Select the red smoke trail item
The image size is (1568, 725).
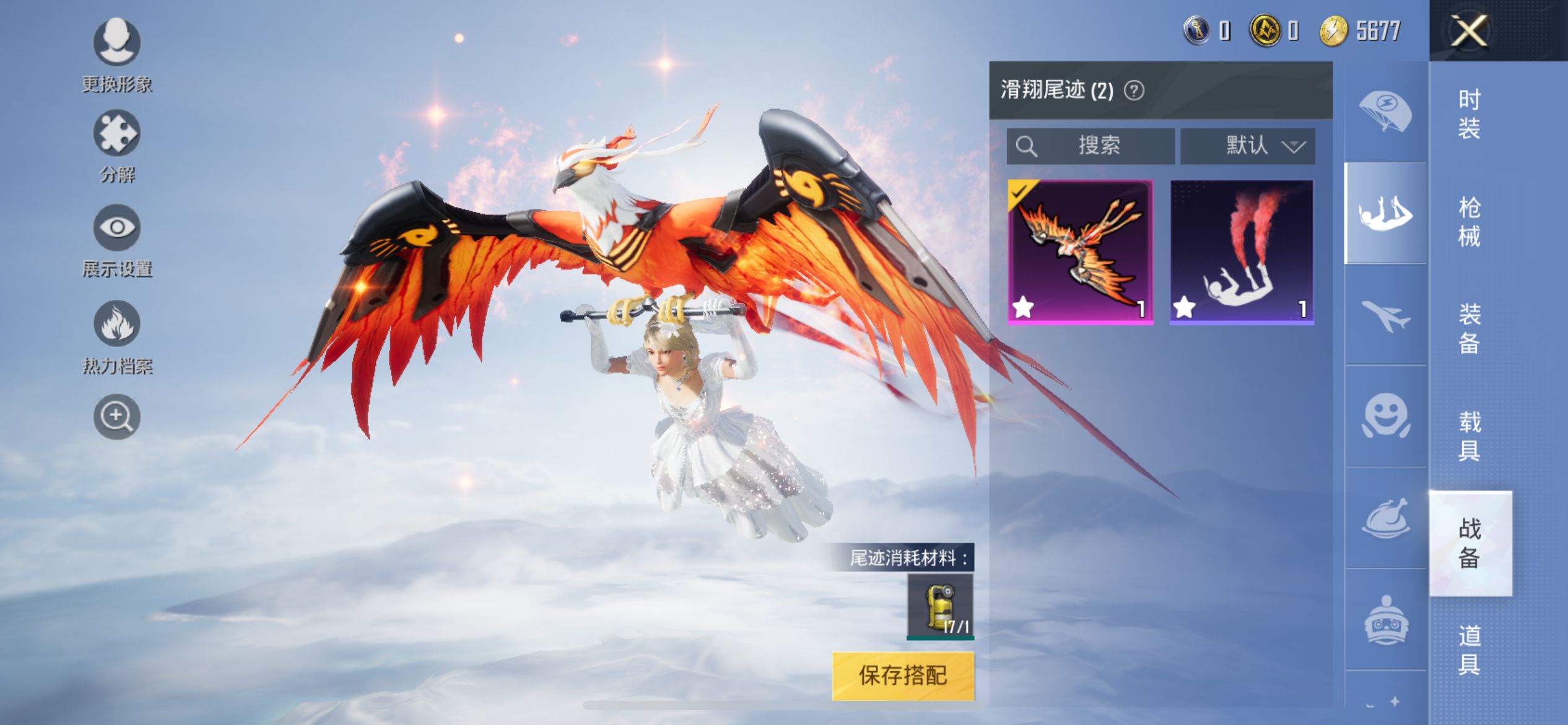(x=1241, y=252)
